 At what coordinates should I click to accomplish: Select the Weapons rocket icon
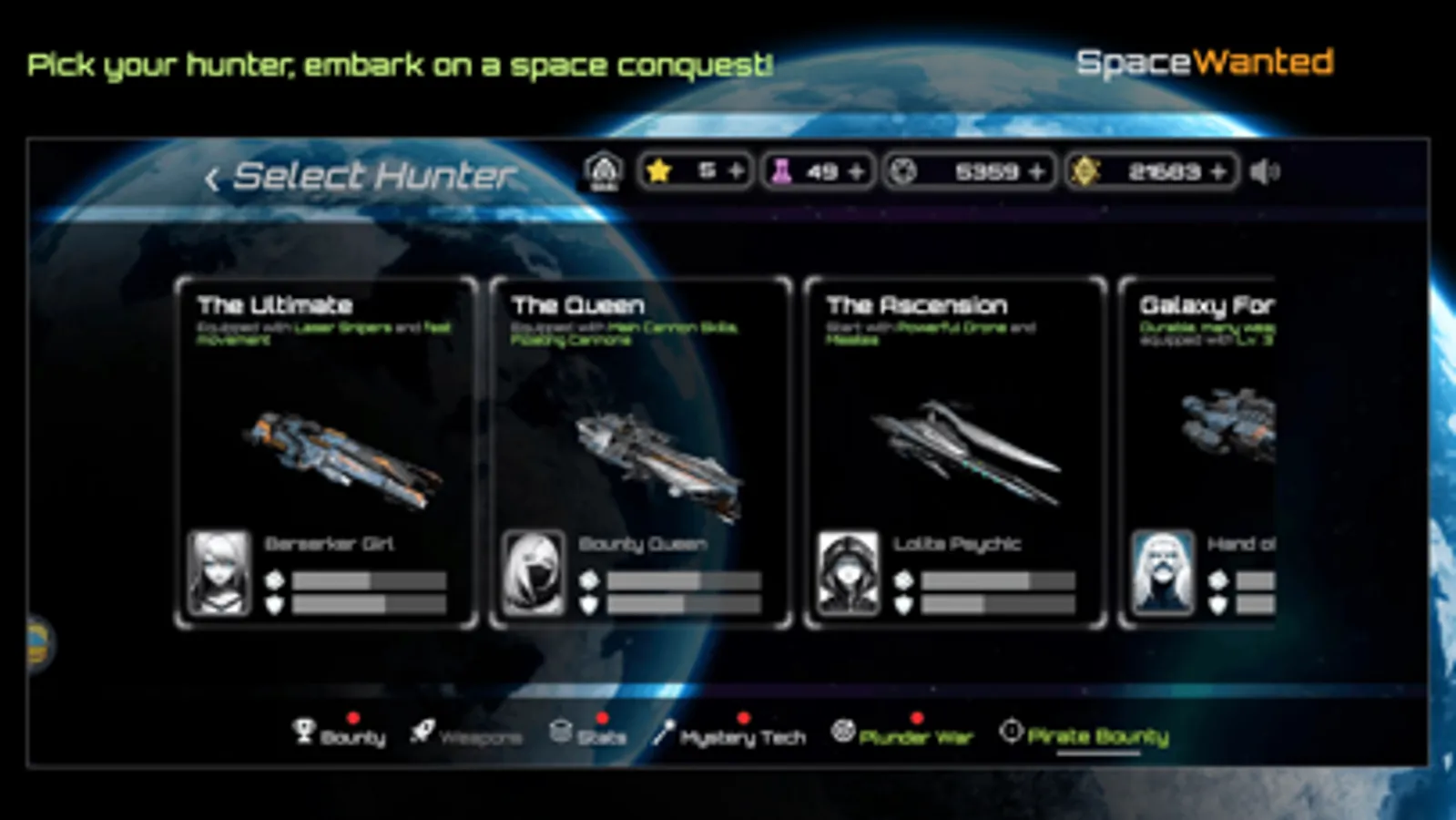point(422,732)
